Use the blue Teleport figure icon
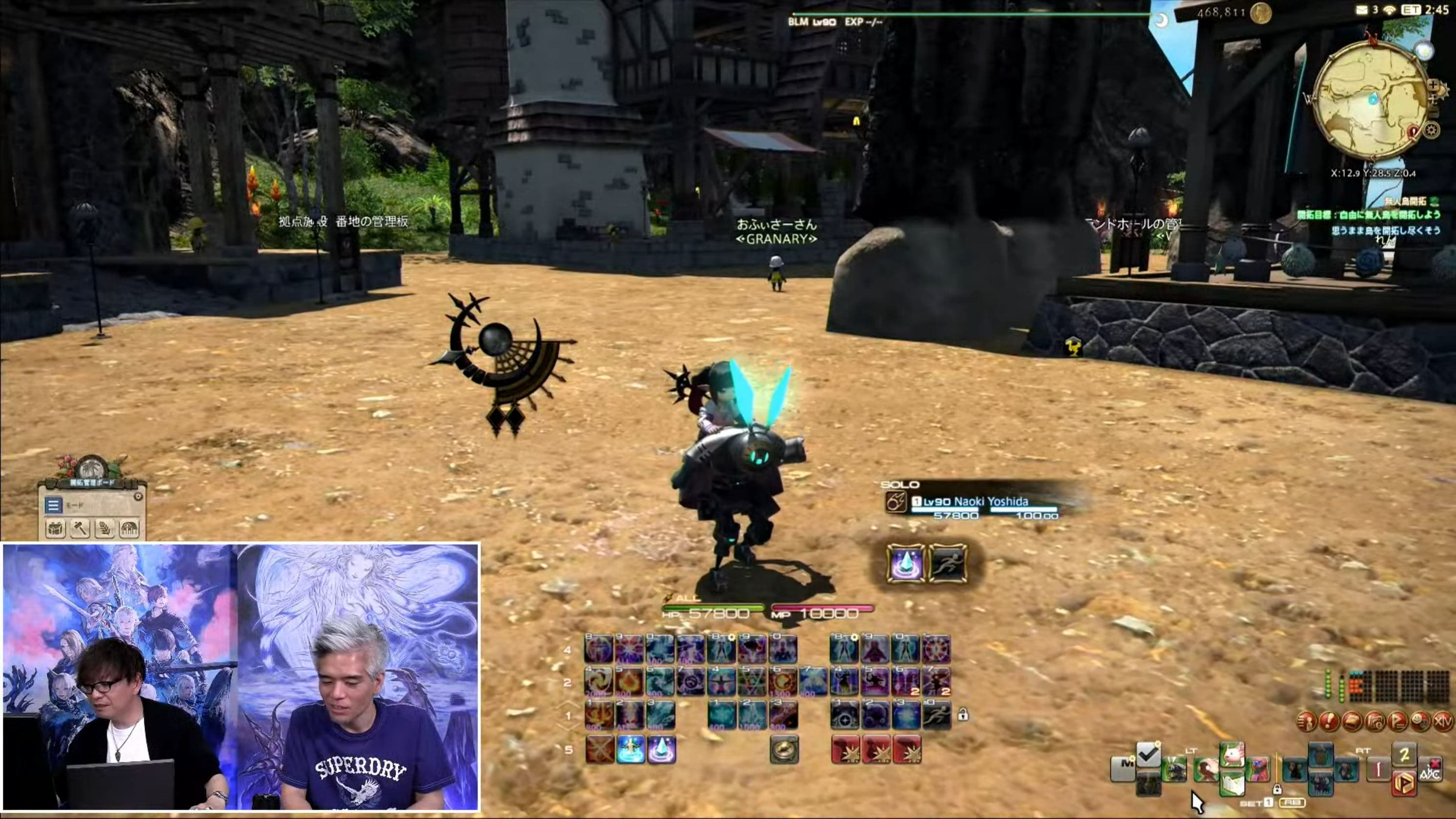Viewport: 1456px width, 819px height. pyautogui.click(x=630, y=750)
